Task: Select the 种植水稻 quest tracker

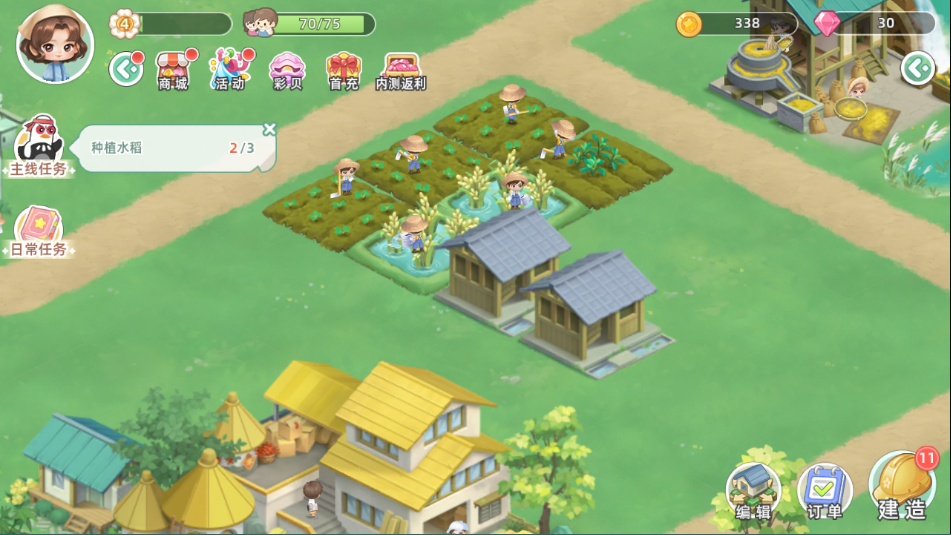Action: pos(170,148)
